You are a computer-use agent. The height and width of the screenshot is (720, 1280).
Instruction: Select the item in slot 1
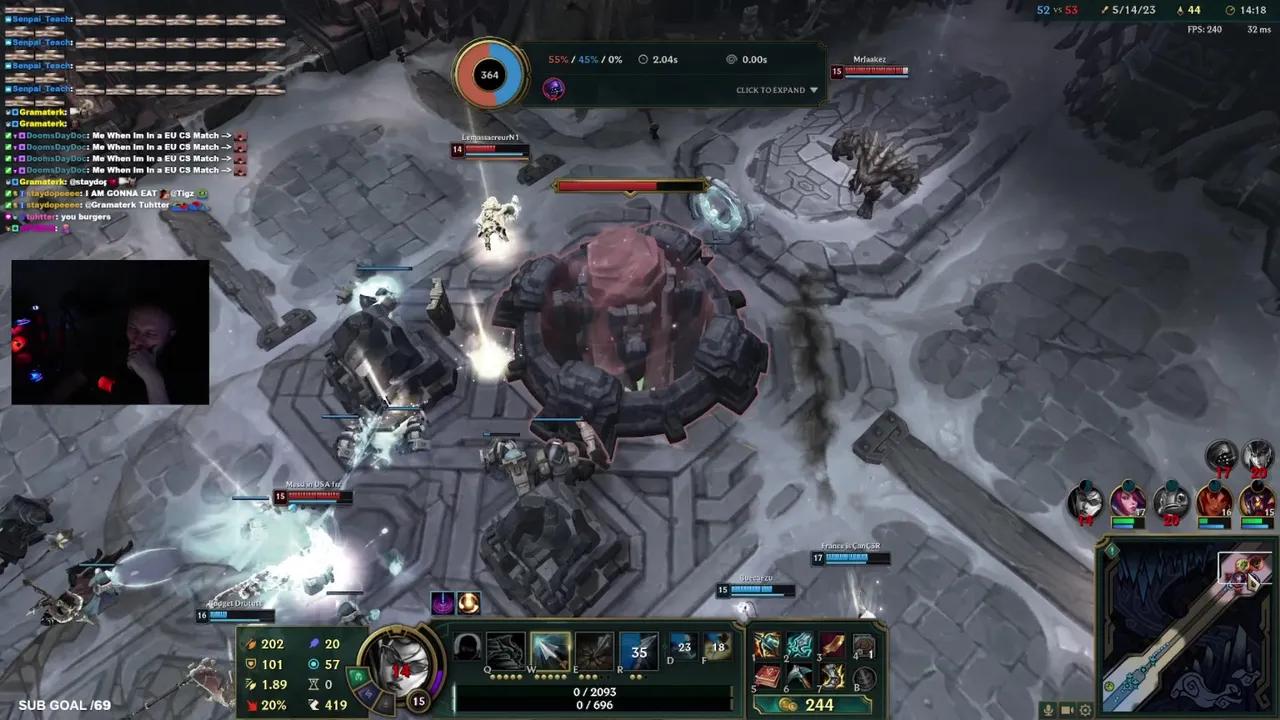[767, 646]
